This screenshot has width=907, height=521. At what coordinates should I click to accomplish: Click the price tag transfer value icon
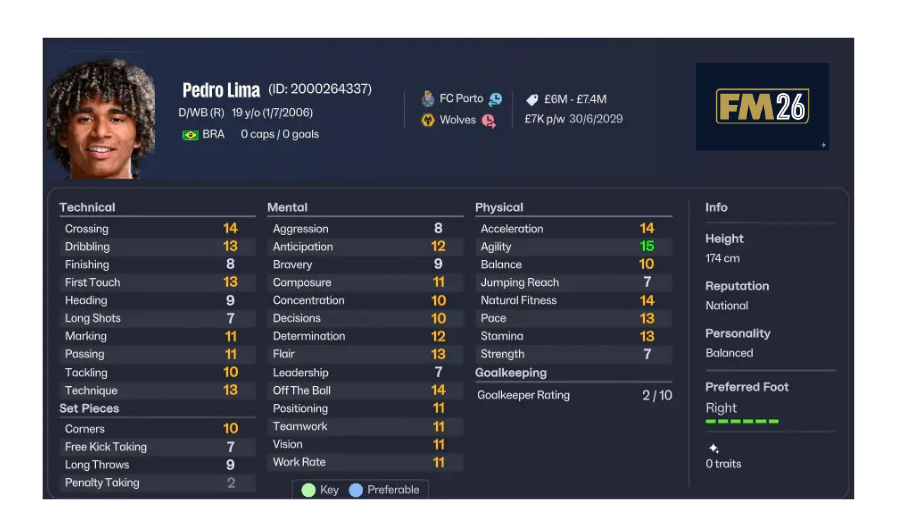533,99
